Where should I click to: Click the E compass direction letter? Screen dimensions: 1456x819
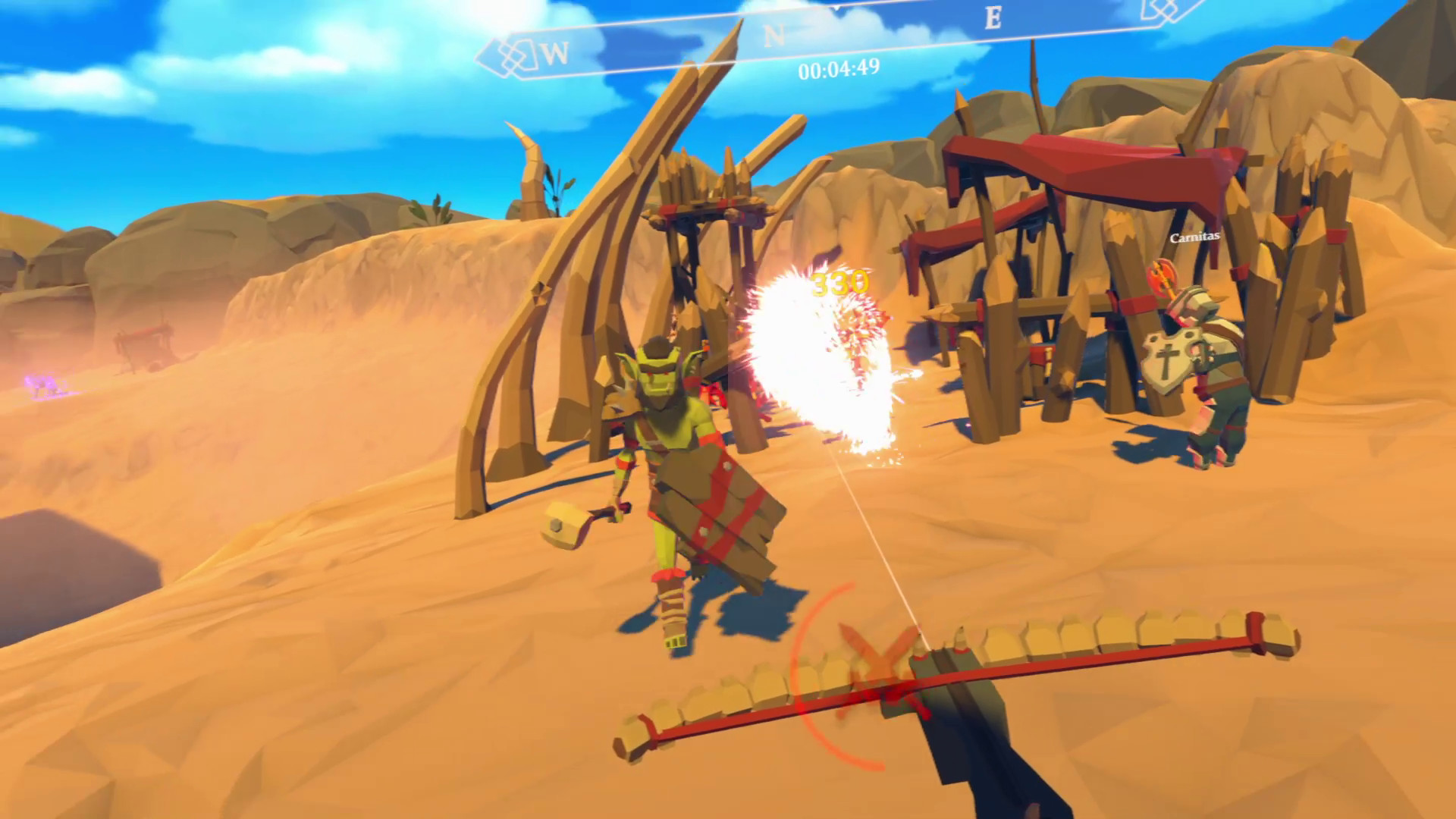(x=994, y=17)
